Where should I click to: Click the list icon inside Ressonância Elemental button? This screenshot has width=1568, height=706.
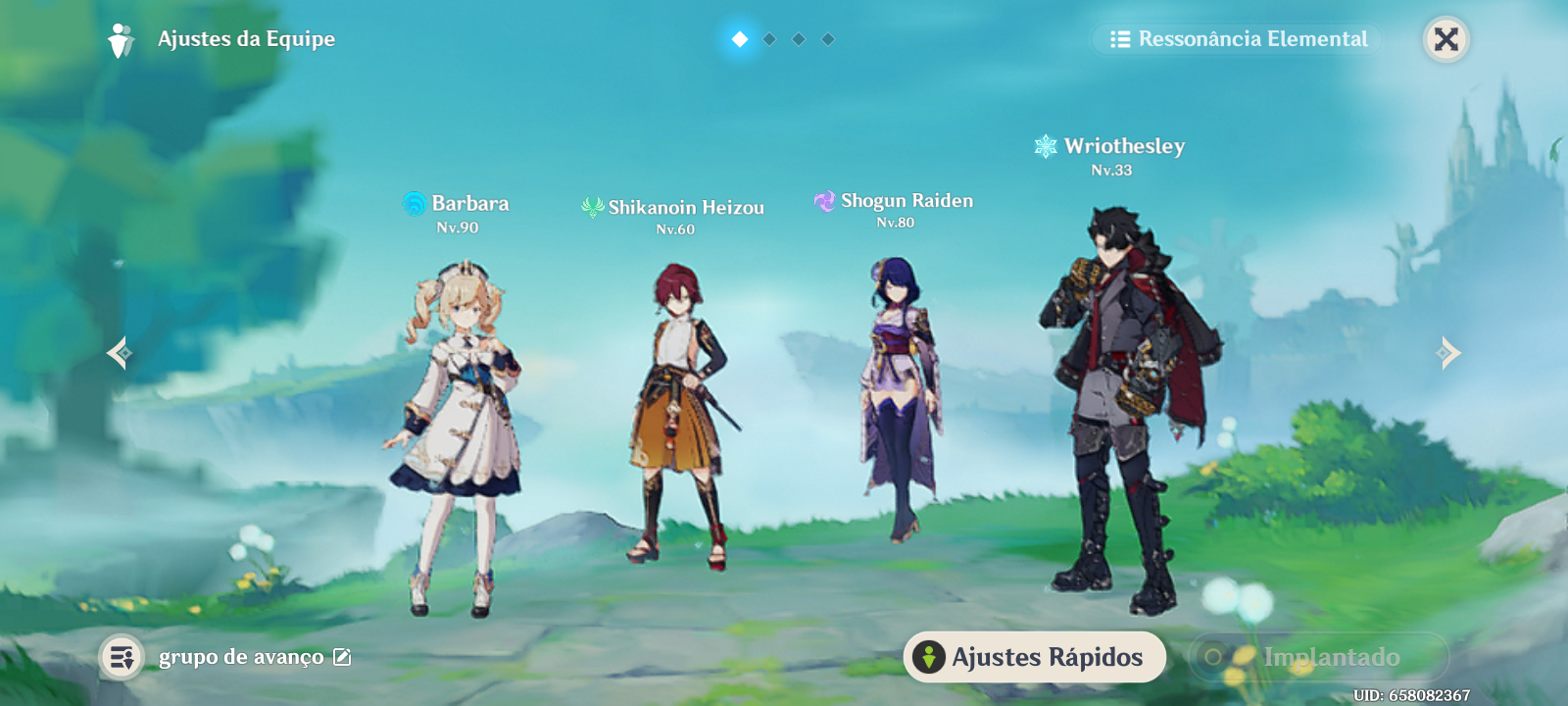(x=1120, y=40)
